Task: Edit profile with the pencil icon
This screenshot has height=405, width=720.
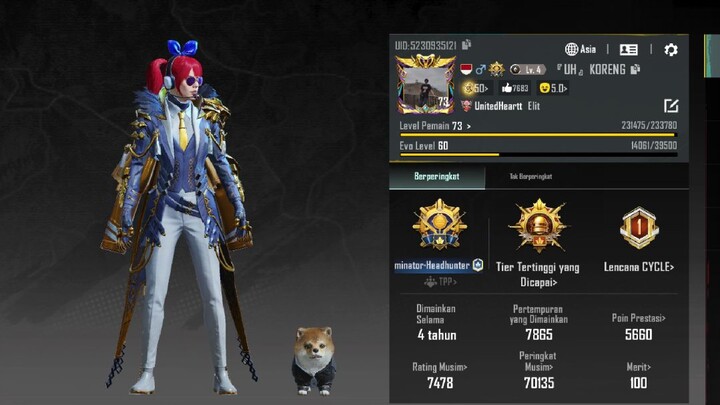Action: pos(670,105)
